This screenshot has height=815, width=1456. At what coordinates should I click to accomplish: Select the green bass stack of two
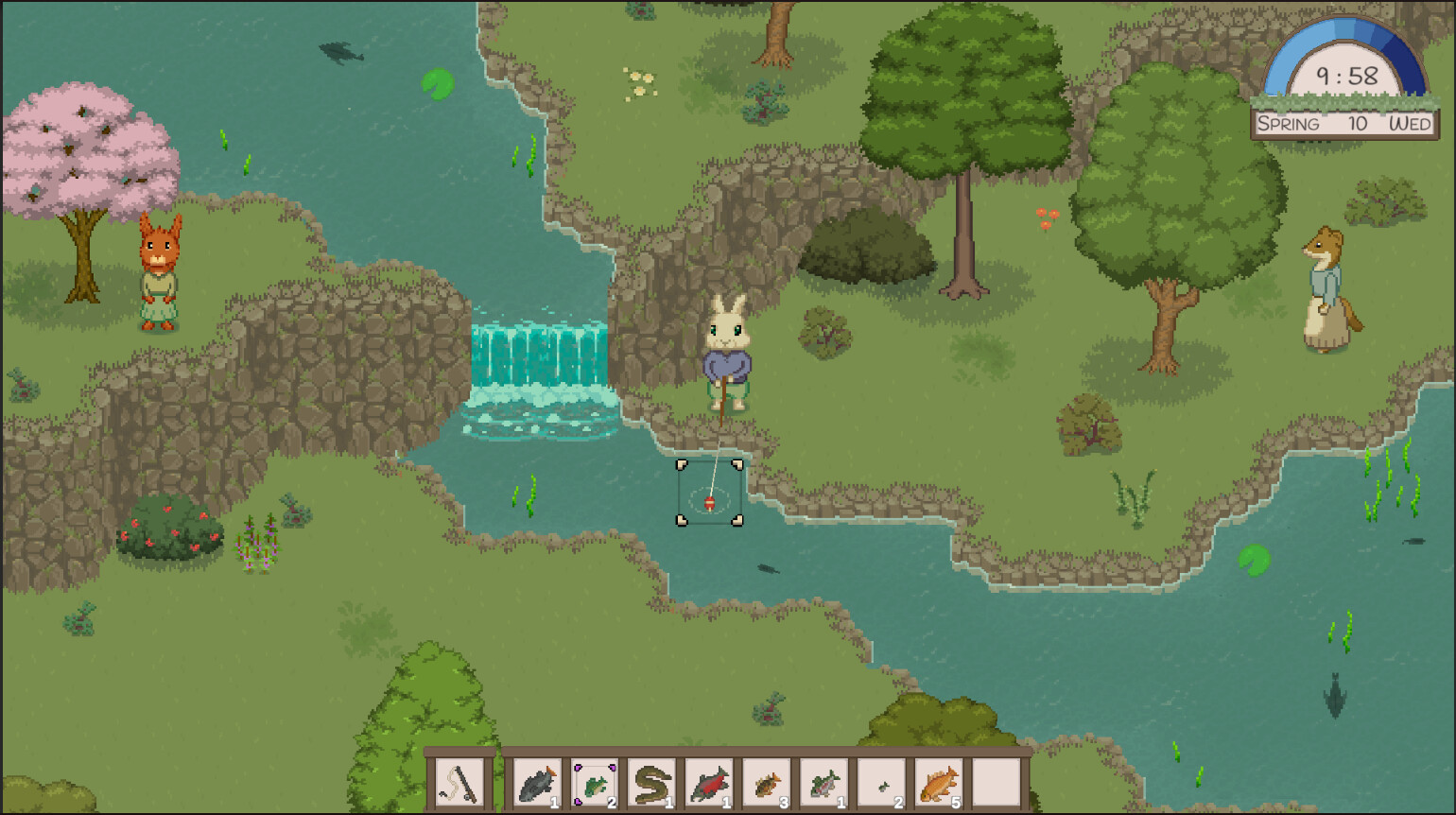tap(596, 782)
